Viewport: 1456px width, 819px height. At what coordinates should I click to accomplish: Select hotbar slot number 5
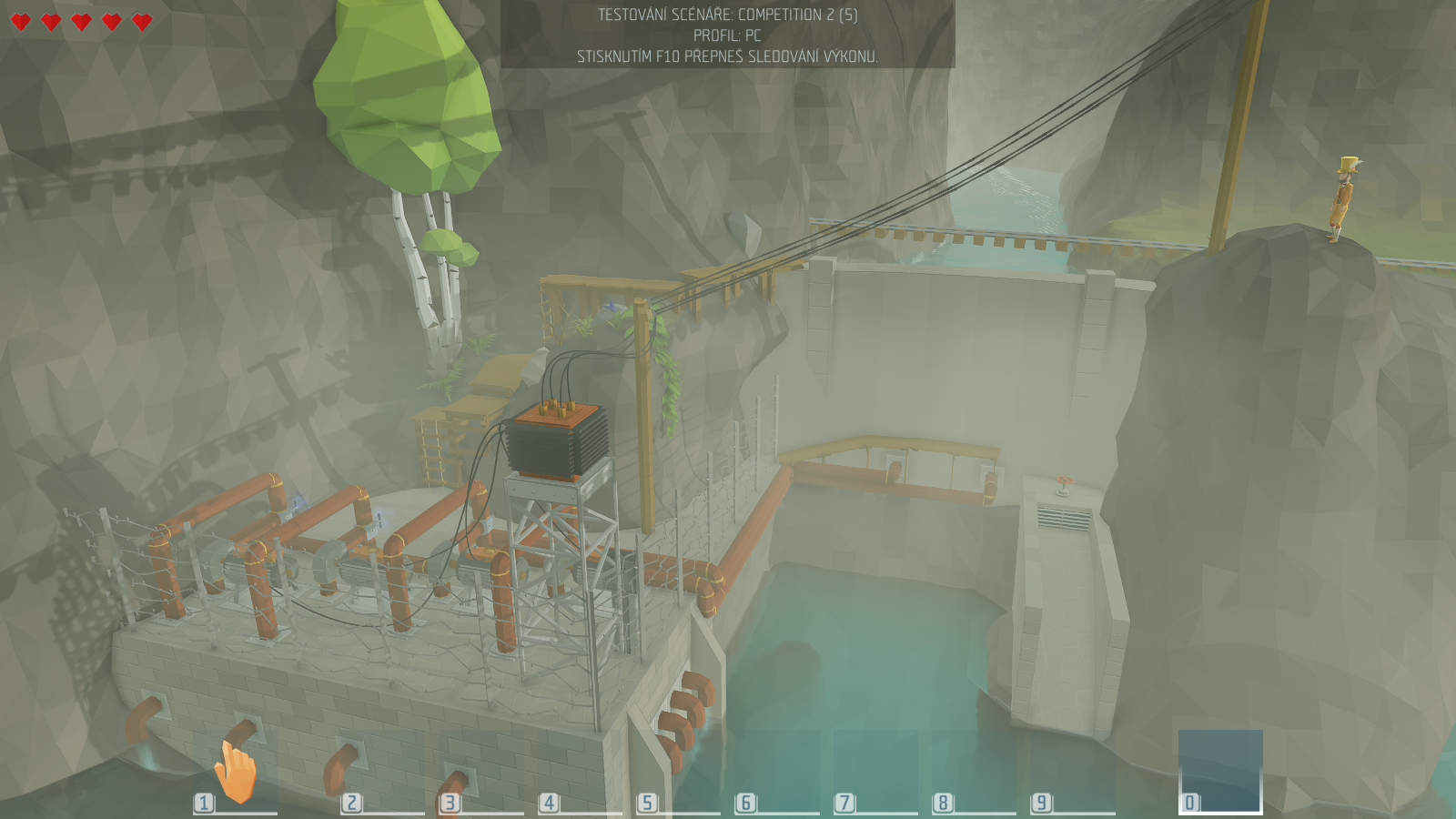(678, 773)
